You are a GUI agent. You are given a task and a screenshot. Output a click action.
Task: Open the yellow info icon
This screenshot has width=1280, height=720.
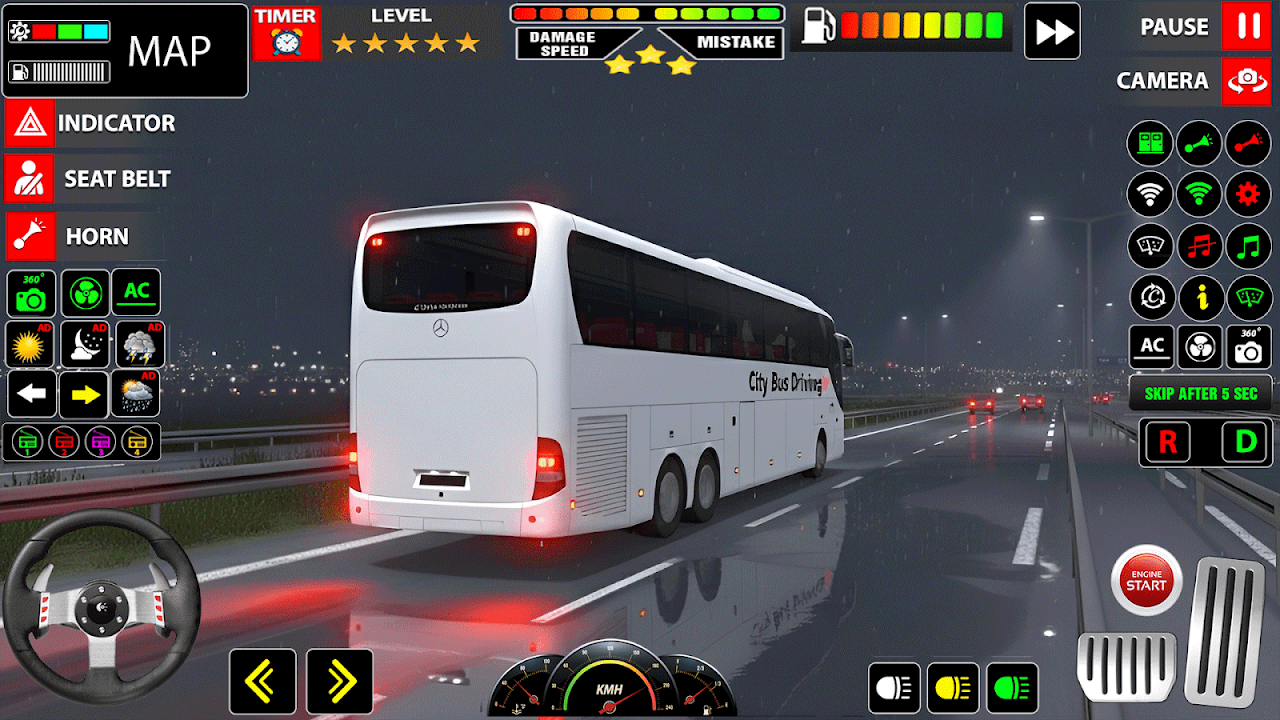[x=1200, y=298]
